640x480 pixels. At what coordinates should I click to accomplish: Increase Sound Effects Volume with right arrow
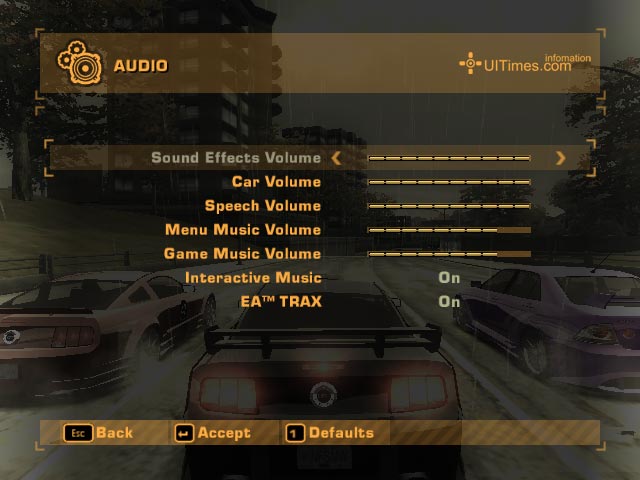click(x=560, y=158)
